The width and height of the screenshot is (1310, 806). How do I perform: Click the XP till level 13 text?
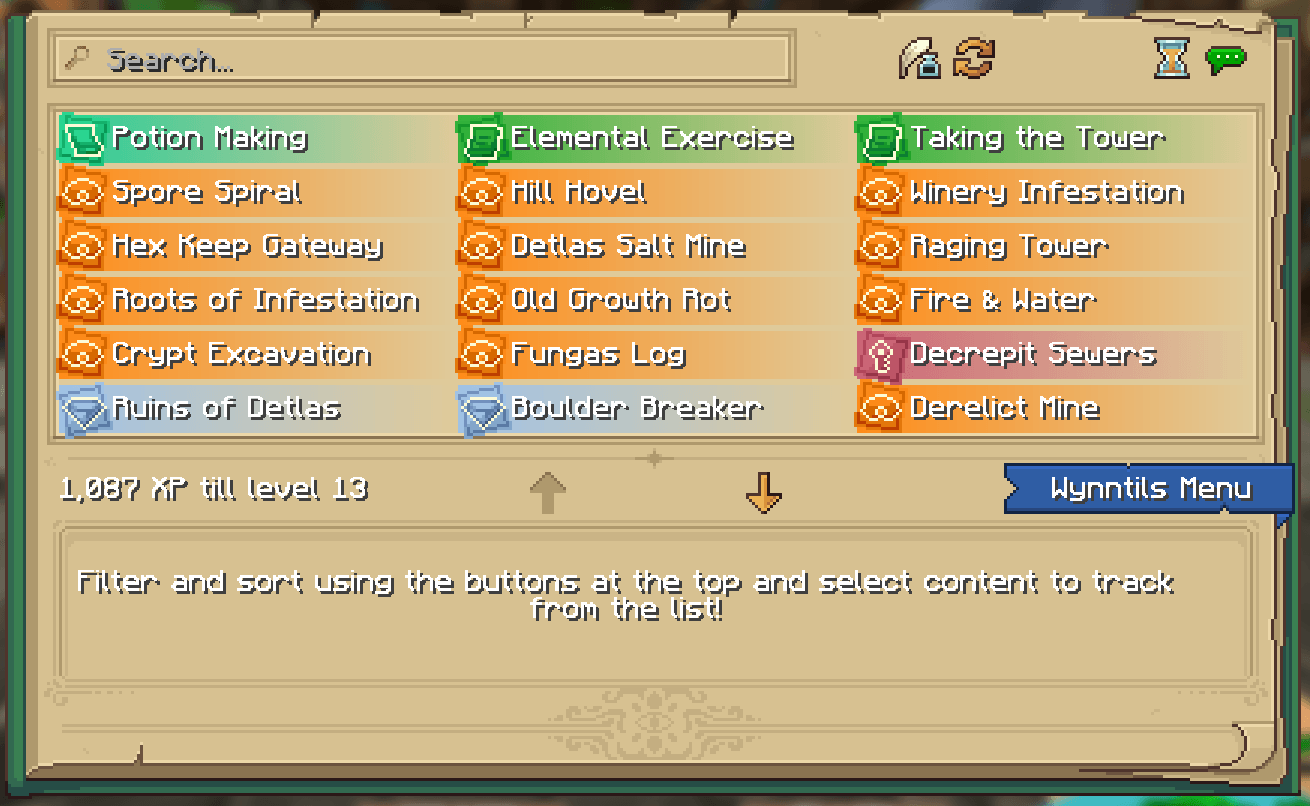pos(215,489)
